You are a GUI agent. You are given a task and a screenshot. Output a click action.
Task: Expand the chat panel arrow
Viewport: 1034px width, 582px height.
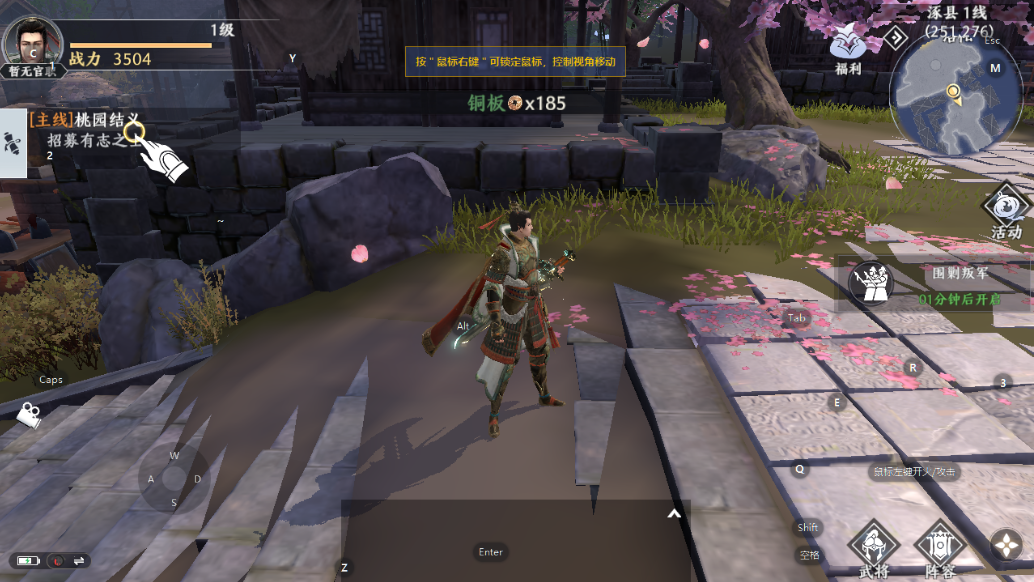[674, 514]
